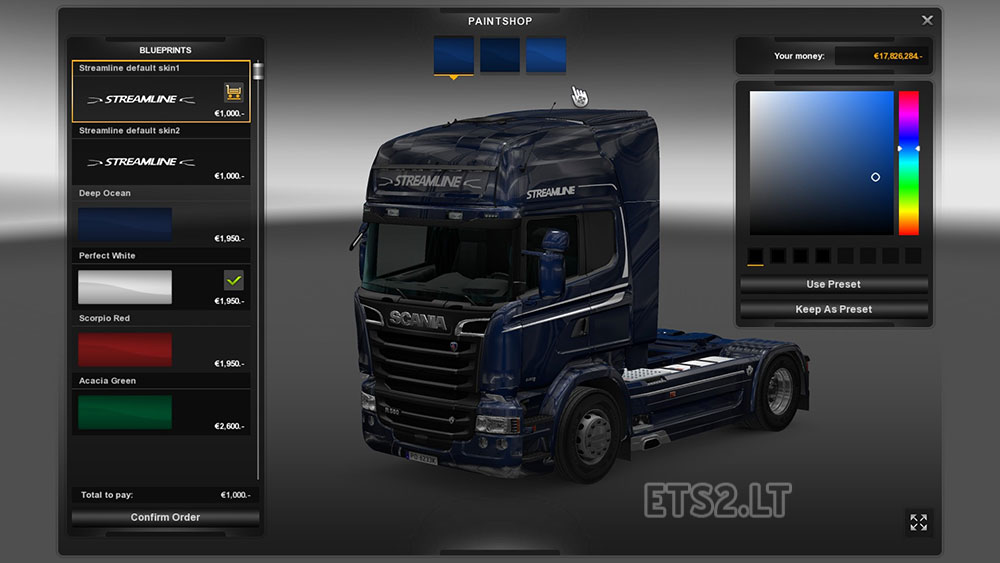Confirm the paint order
The image size is (1000, 563).
click(165, 517)
